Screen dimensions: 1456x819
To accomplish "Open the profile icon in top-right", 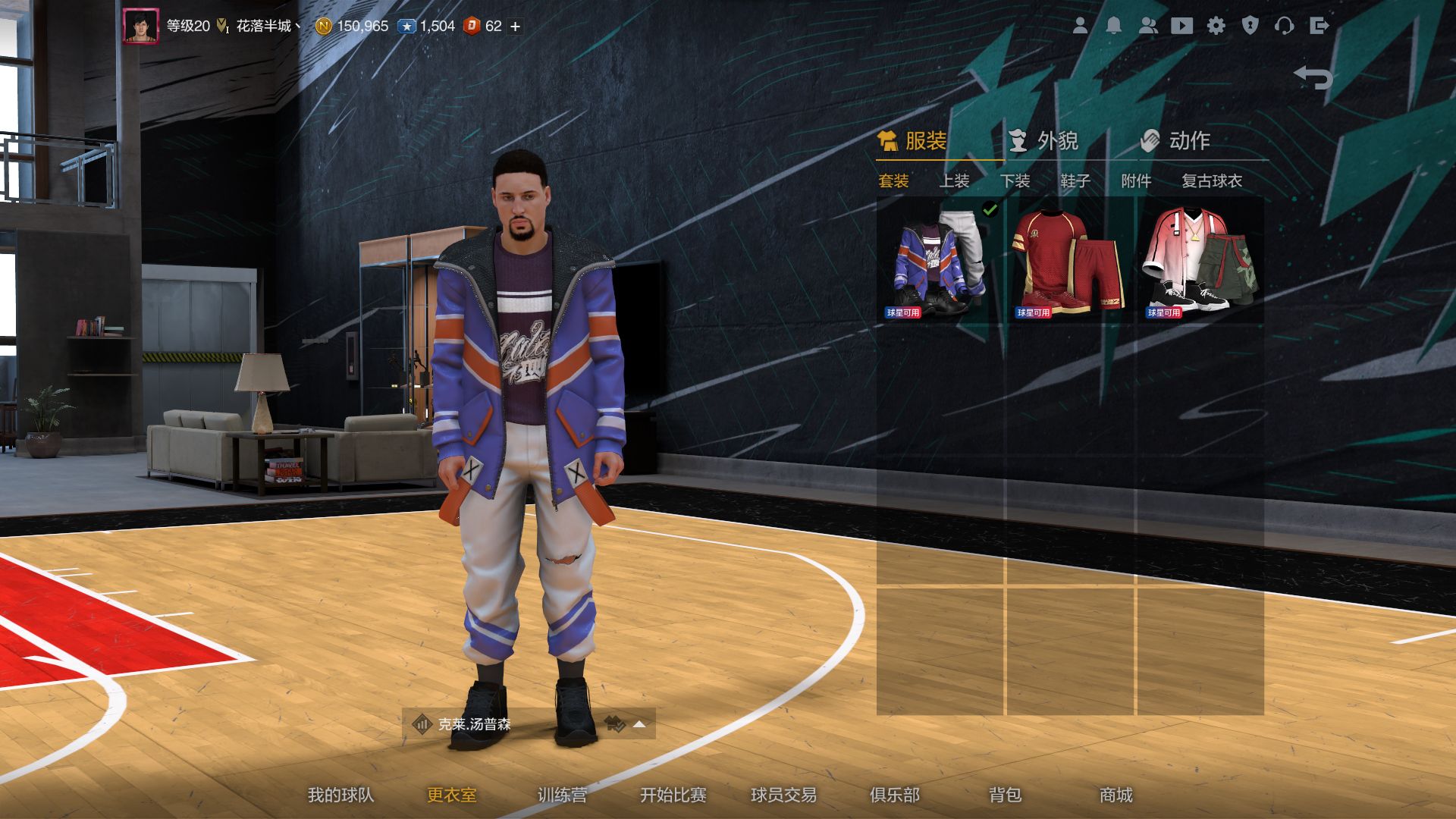I will pyautogui.click(x=1081, y=26).
